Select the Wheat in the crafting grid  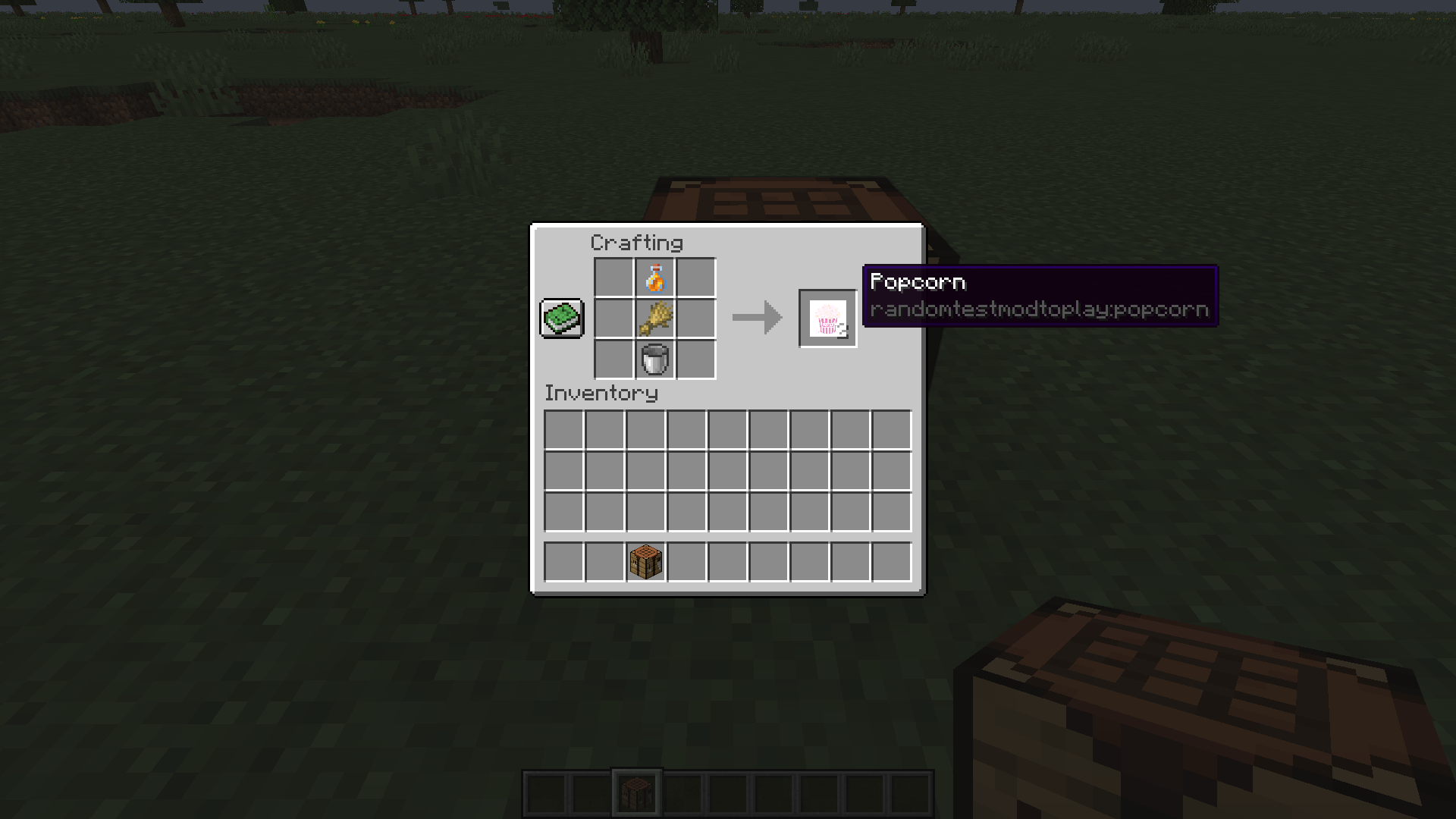click(654, 318)
